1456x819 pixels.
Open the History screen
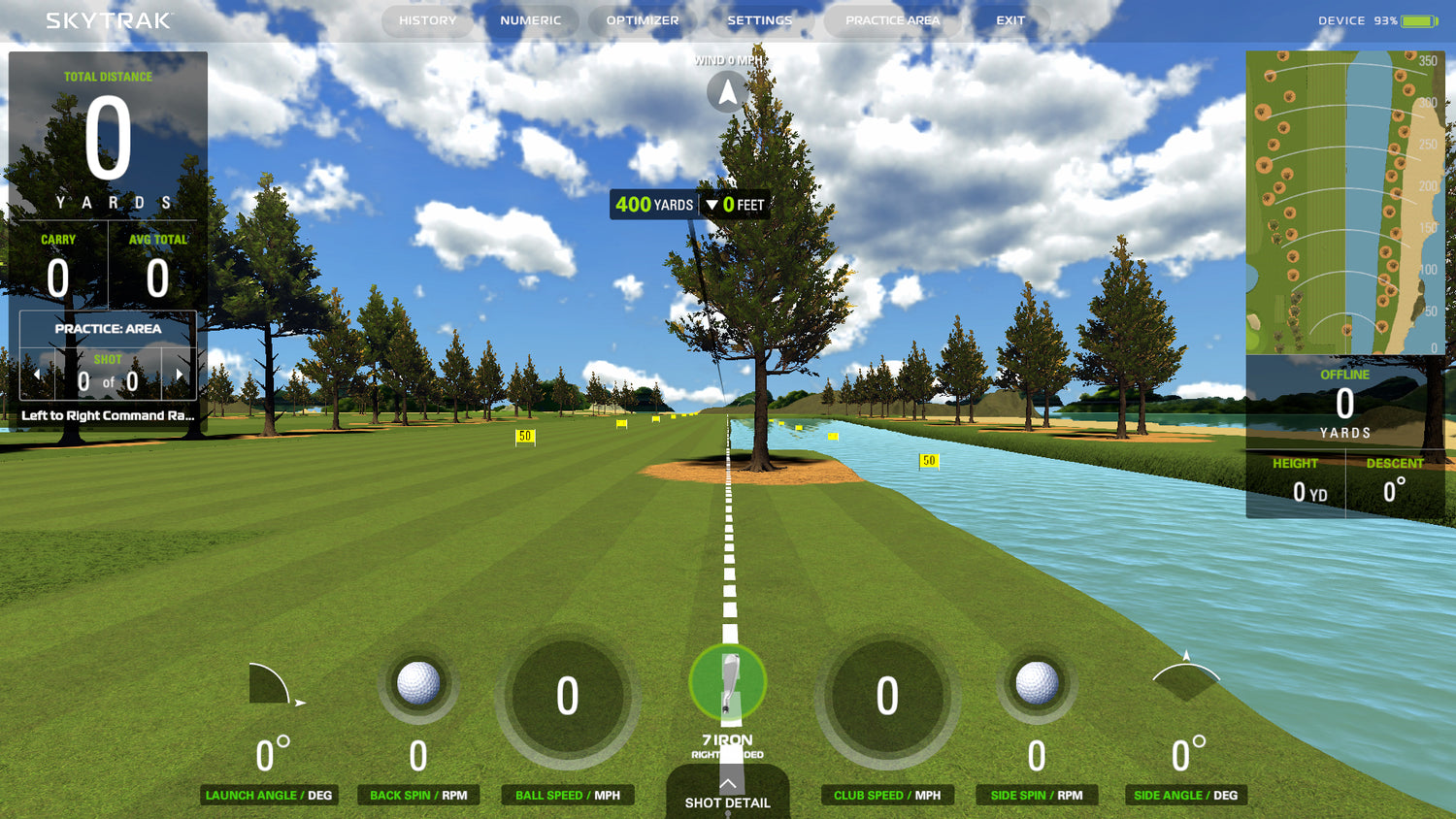tap(427, 19)
